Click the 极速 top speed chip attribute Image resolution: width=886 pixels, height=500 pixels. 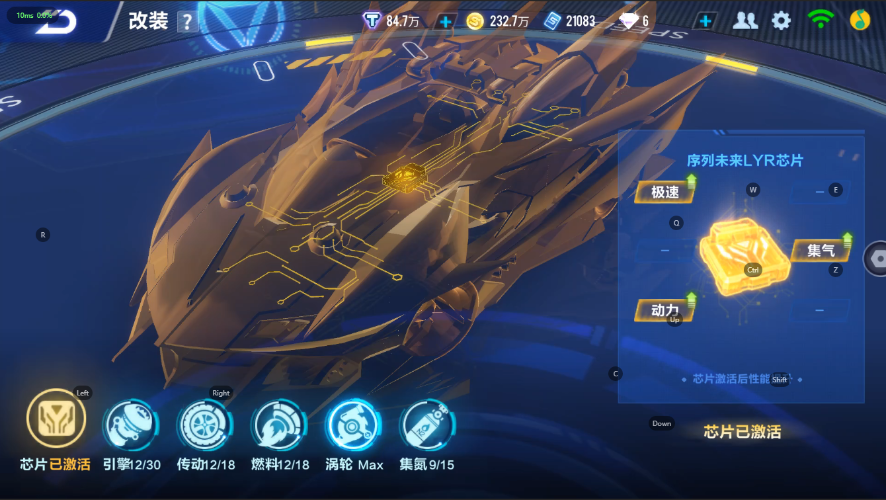coord(665,192)
